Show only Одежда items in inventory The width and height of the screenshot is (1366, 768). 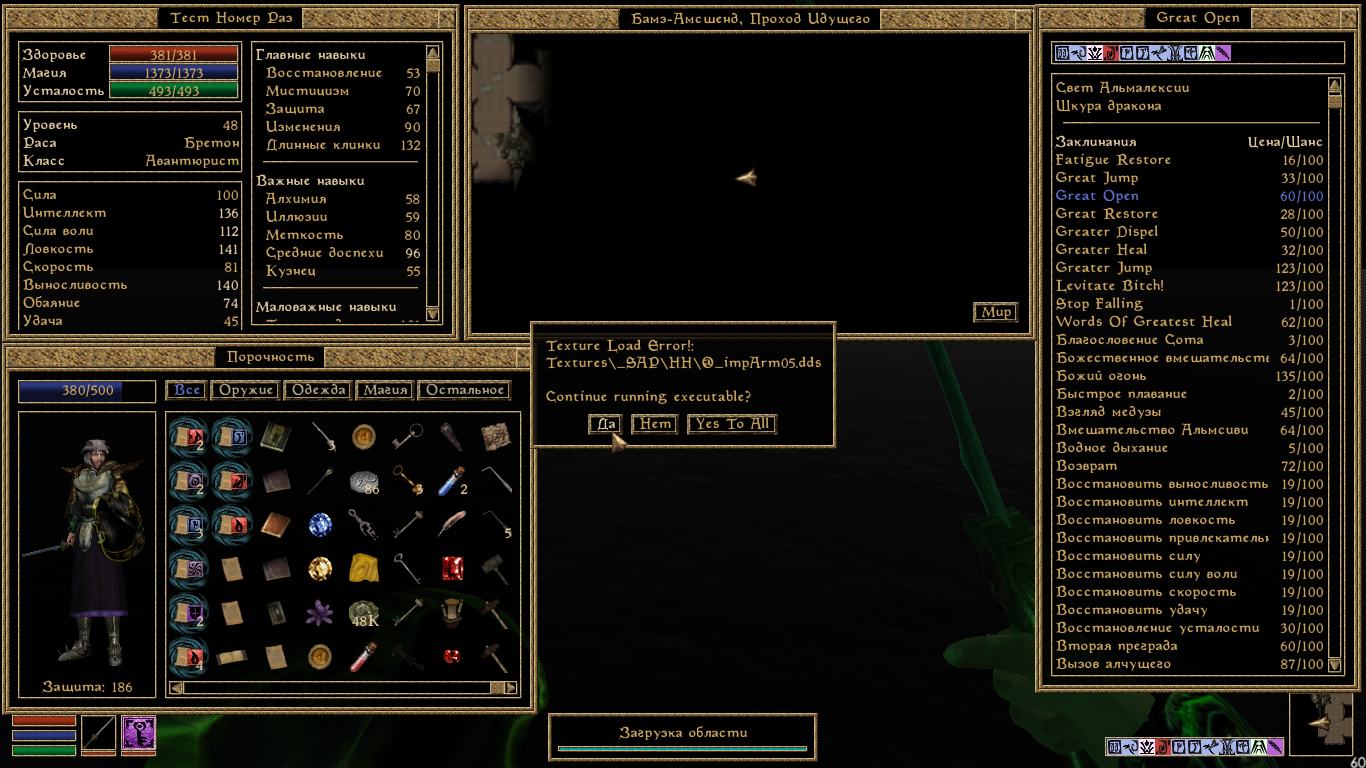tap(317, 390)
